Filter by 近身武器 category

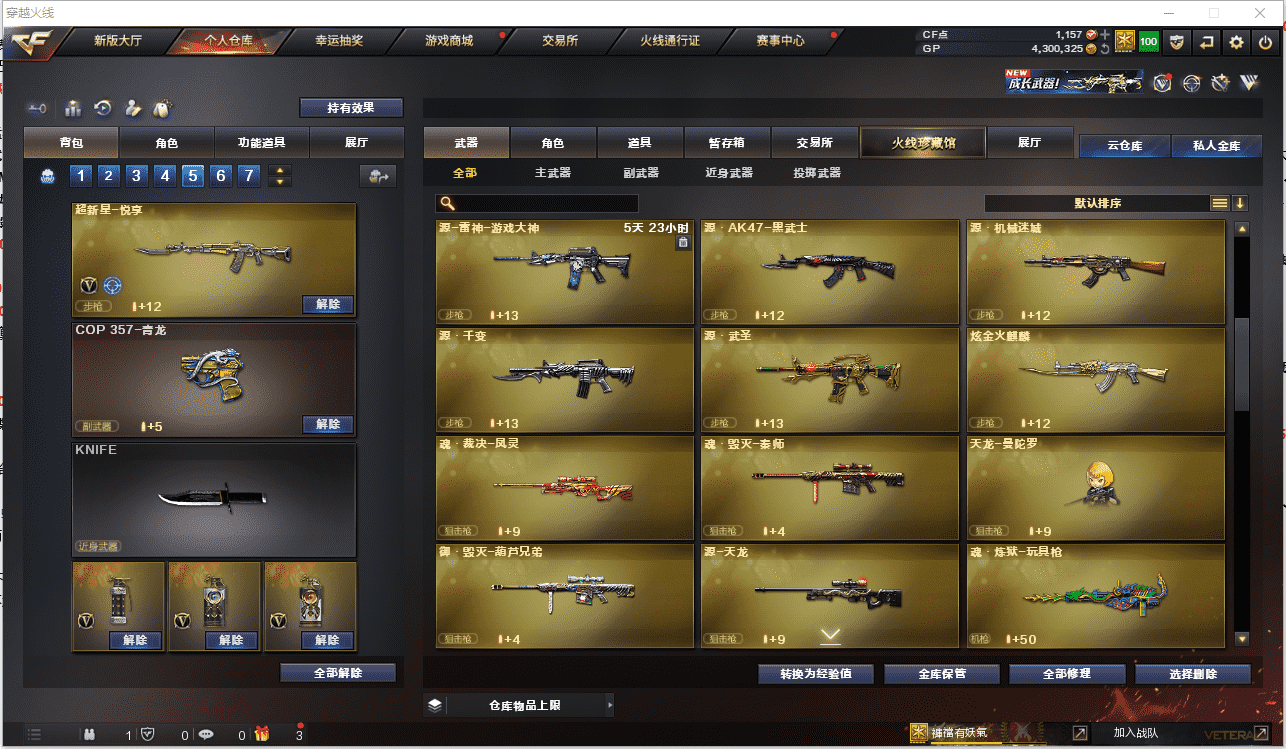click(x=729, y=173)
